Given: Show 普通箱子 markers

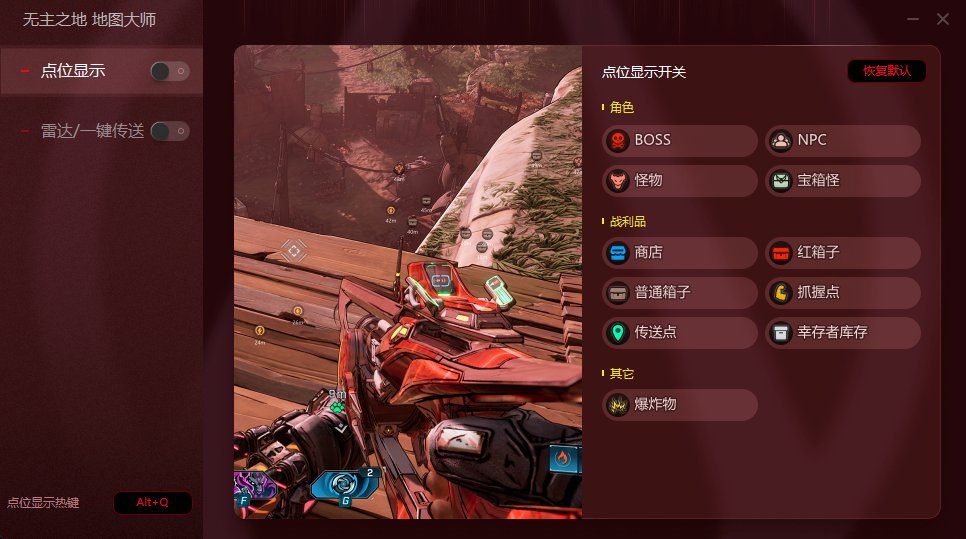Looking at the screenshot, I should 680,293.
